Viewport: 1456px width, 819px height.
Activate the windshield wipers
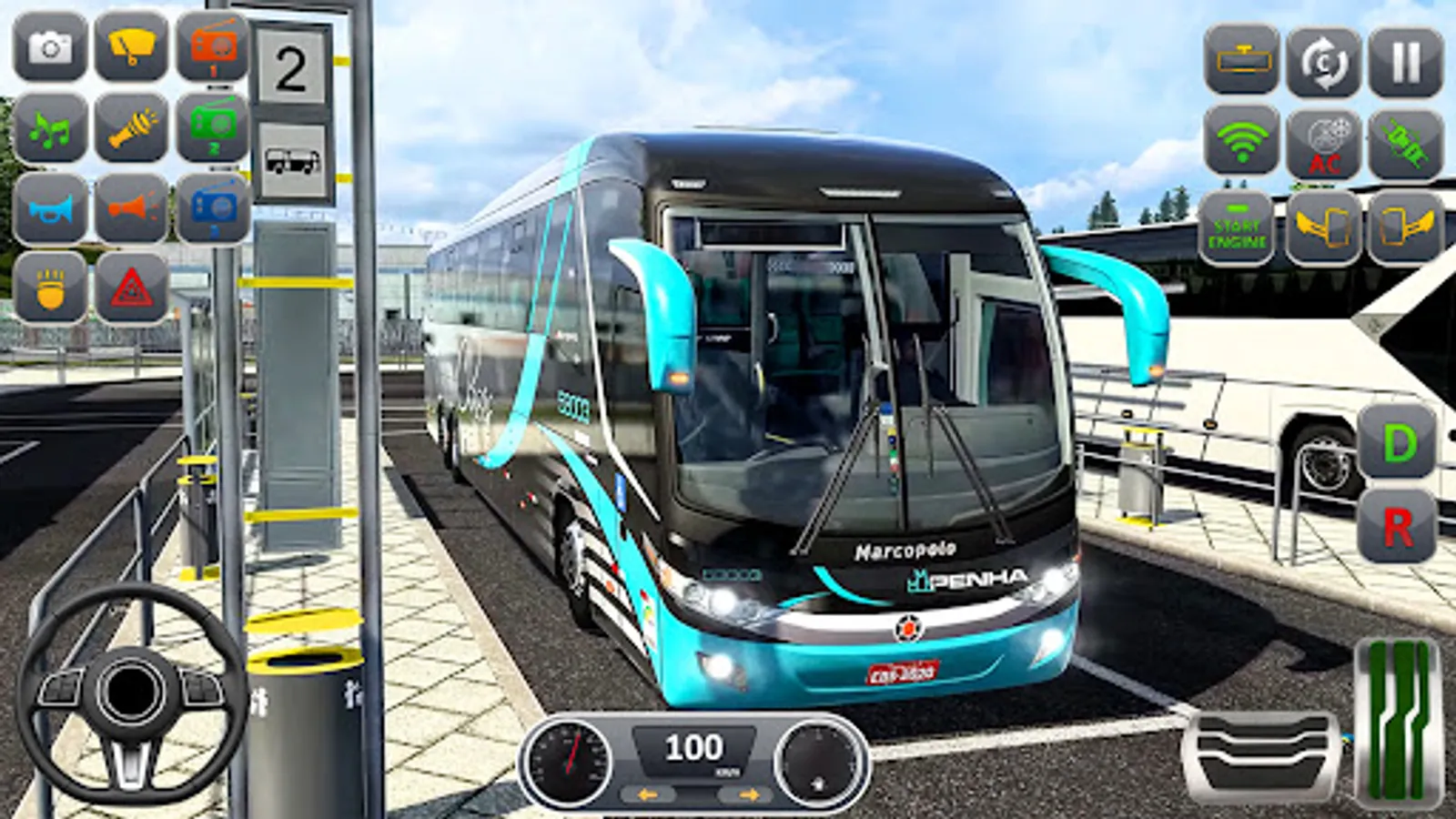click(x=130, y=45)
